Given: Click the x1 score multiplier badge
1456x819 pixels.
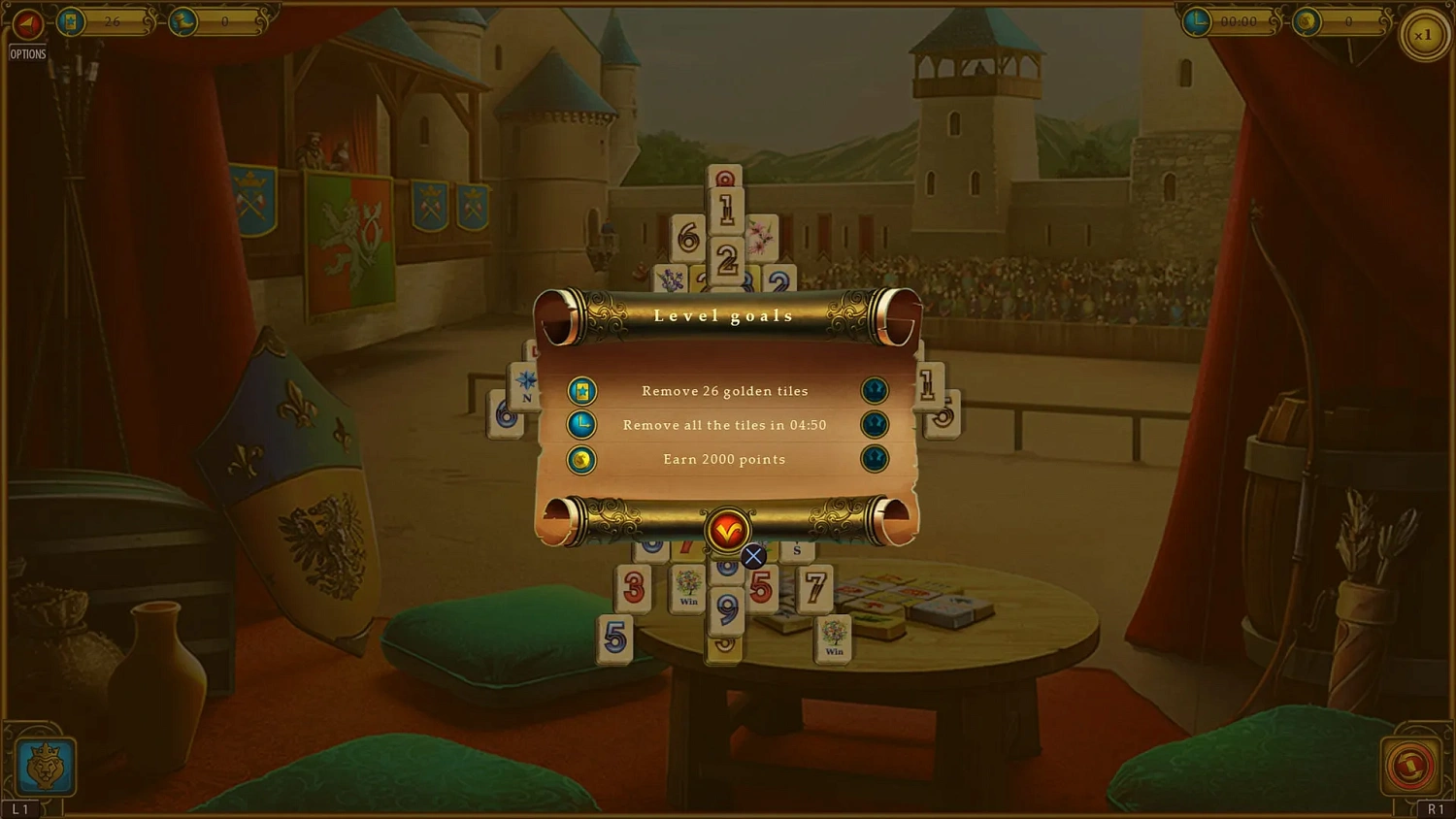Looking at the screenshot, I should coord(1424,34).
